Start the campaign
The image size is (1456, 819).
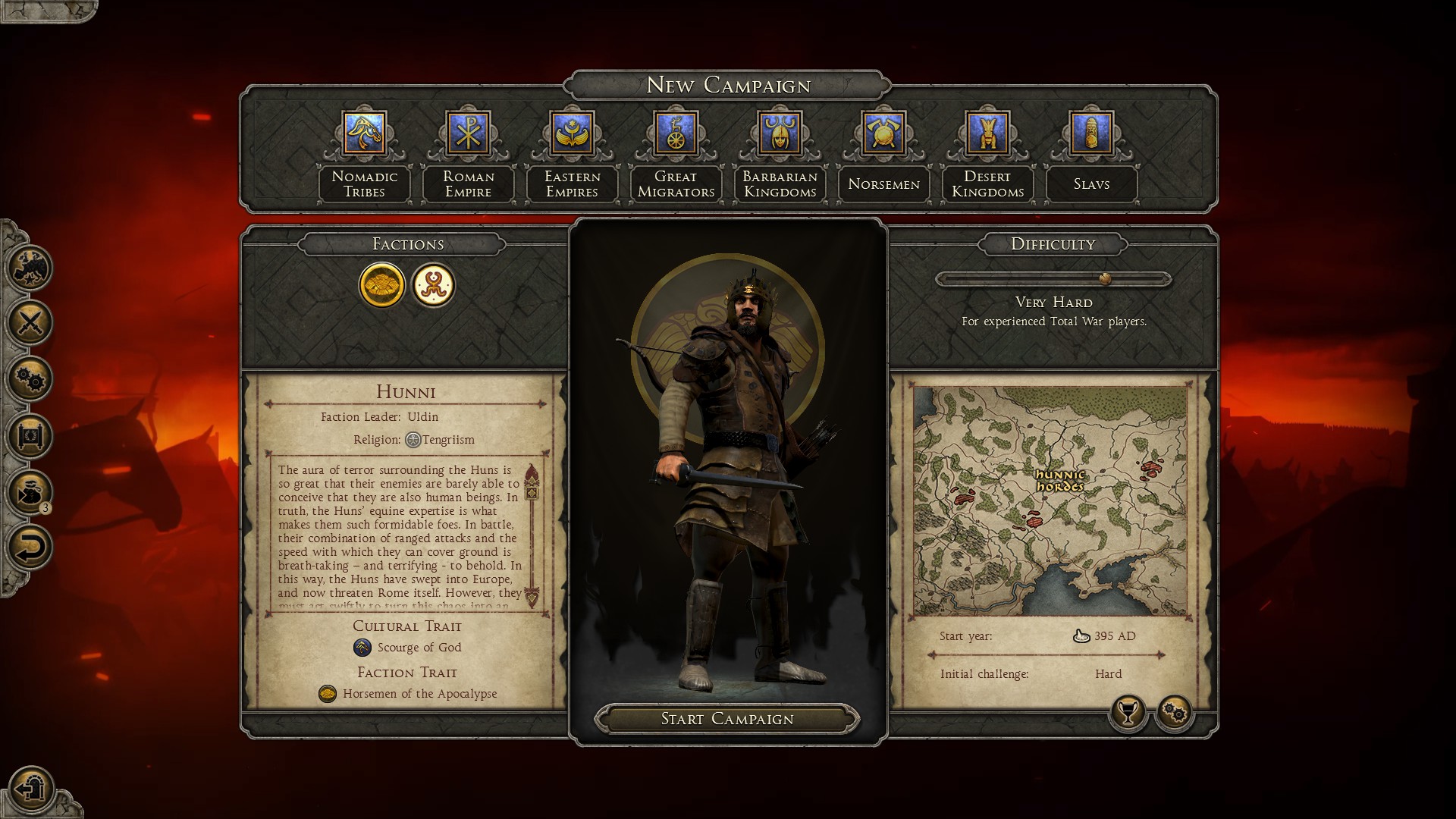coord(727,719)
